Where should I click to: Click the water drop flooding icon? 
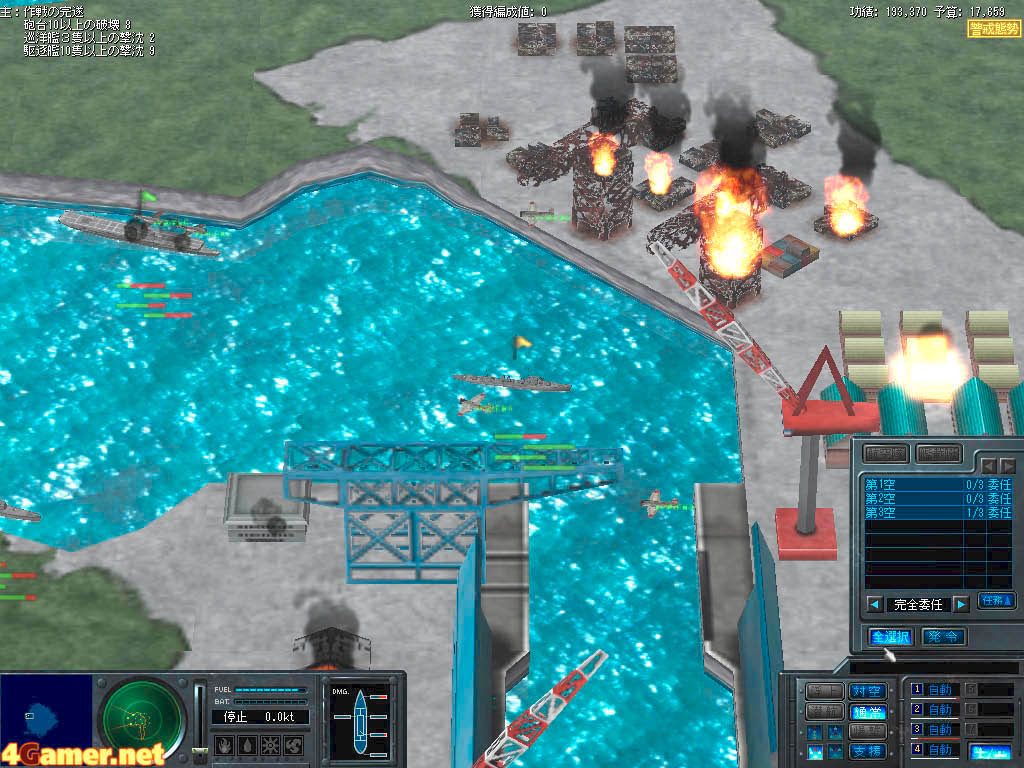coord(247,745)
